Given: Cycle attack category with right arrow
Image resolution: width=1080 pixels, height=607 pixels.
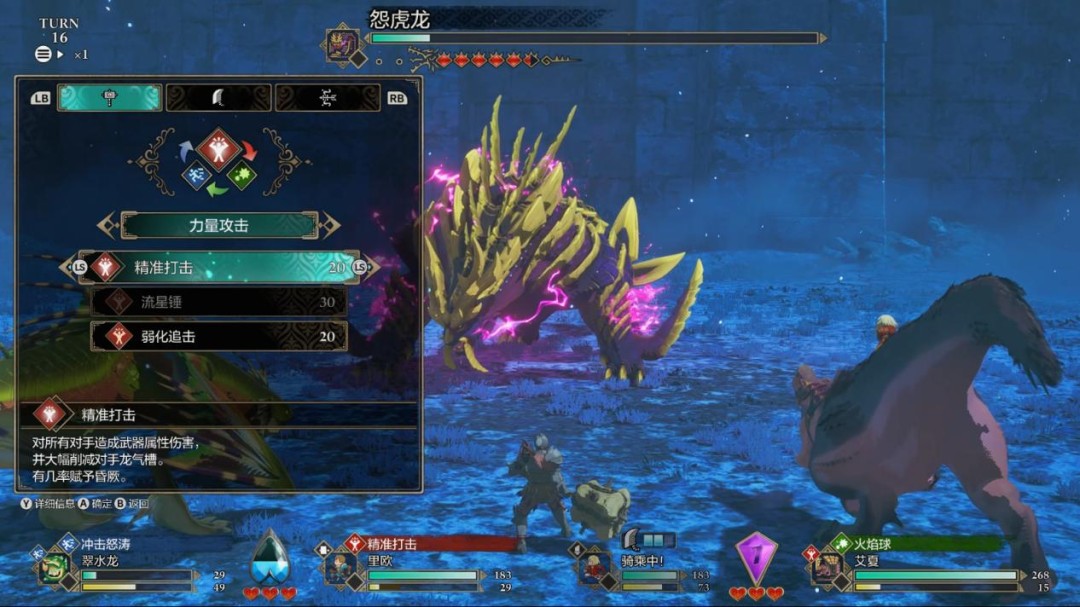Looking at the screenshot, I should tap(331, 226).
